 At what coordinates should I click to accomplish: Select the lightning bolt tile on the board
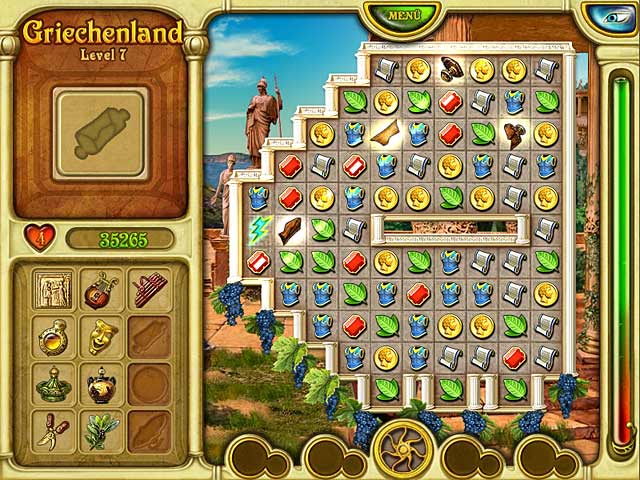click(259, 229)
